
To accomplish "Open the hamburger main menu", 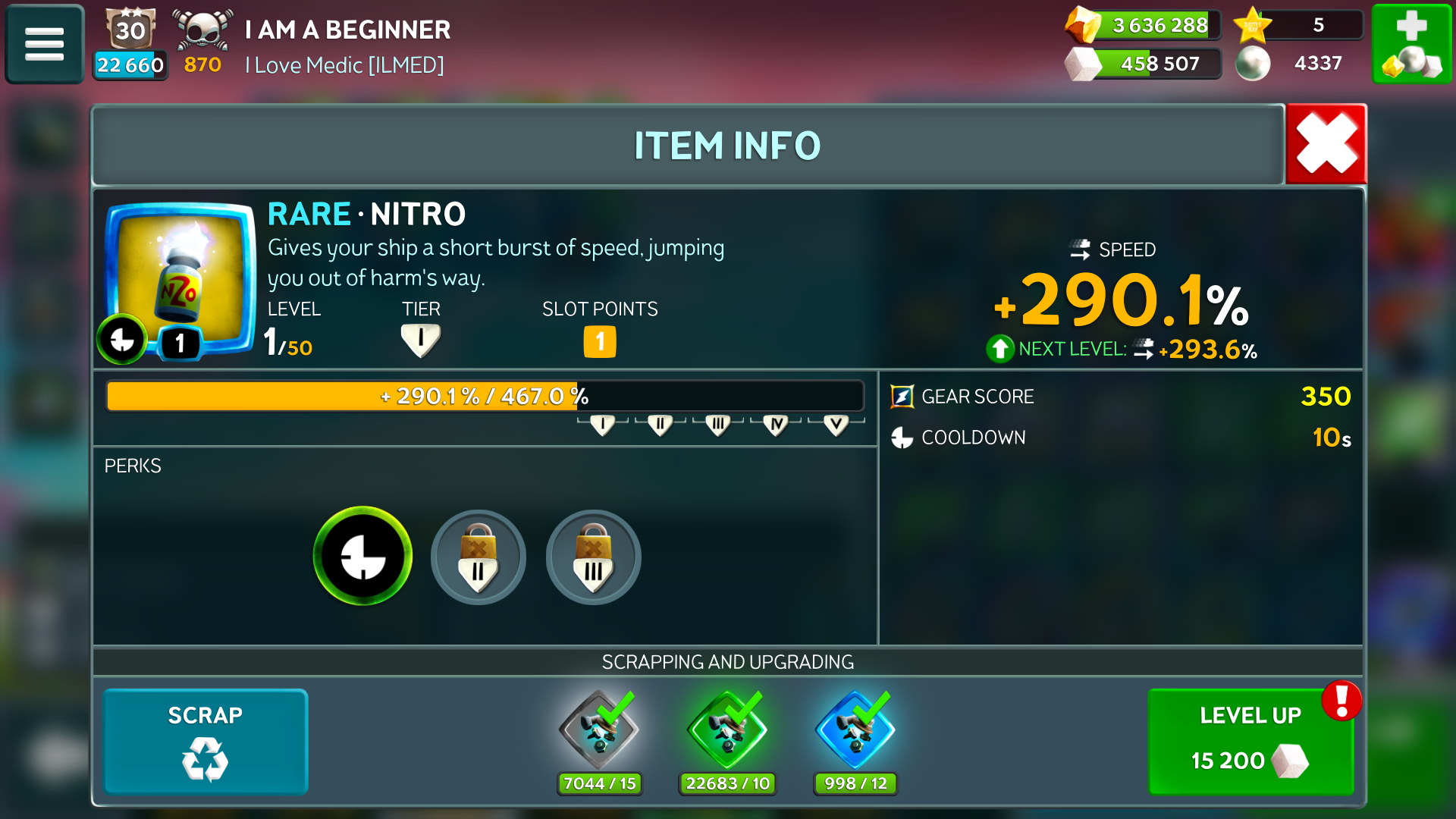I will [45, 44].
